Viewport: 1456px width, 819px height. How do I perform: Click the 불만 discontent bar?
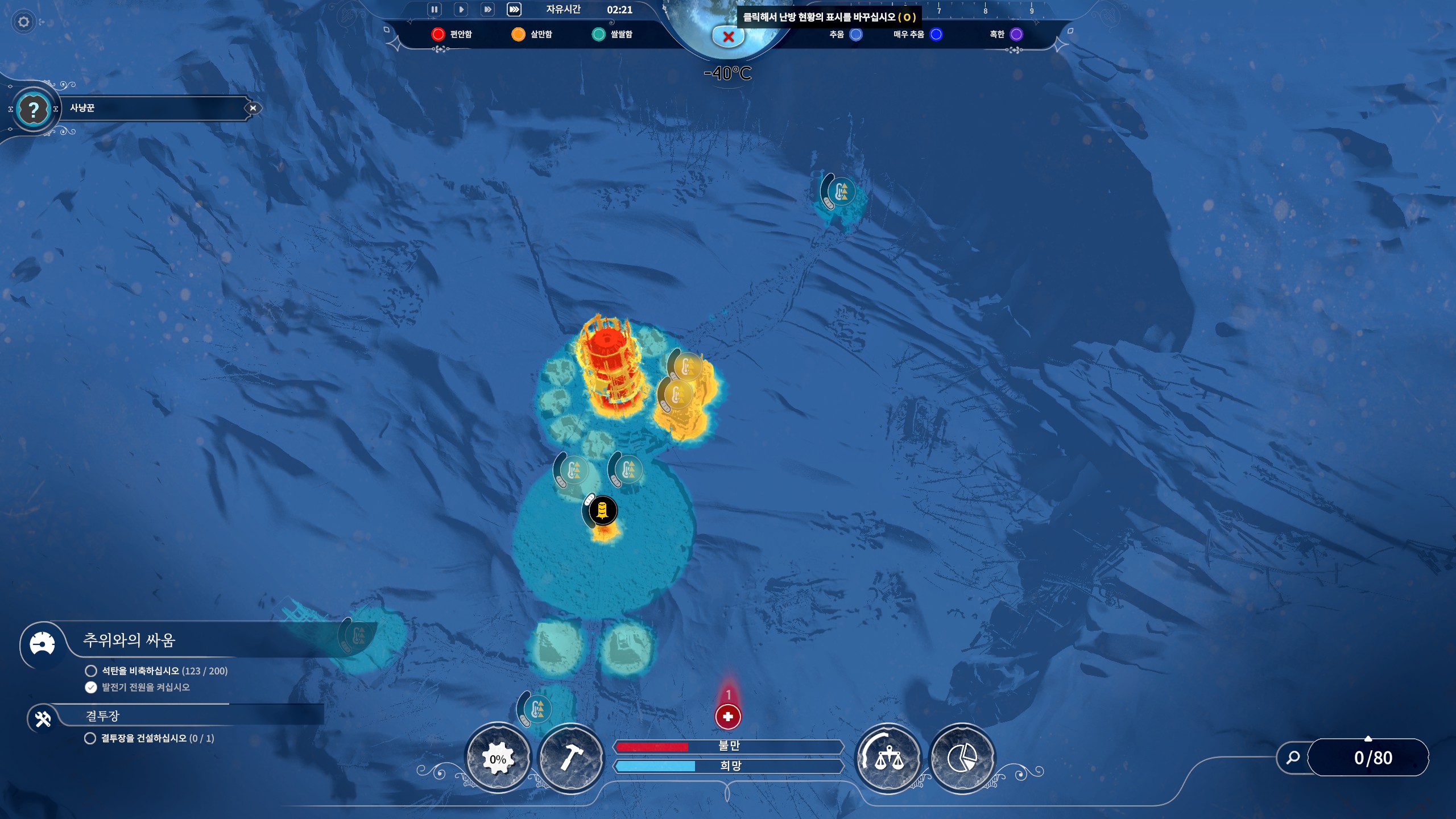[x=729, y=746]
